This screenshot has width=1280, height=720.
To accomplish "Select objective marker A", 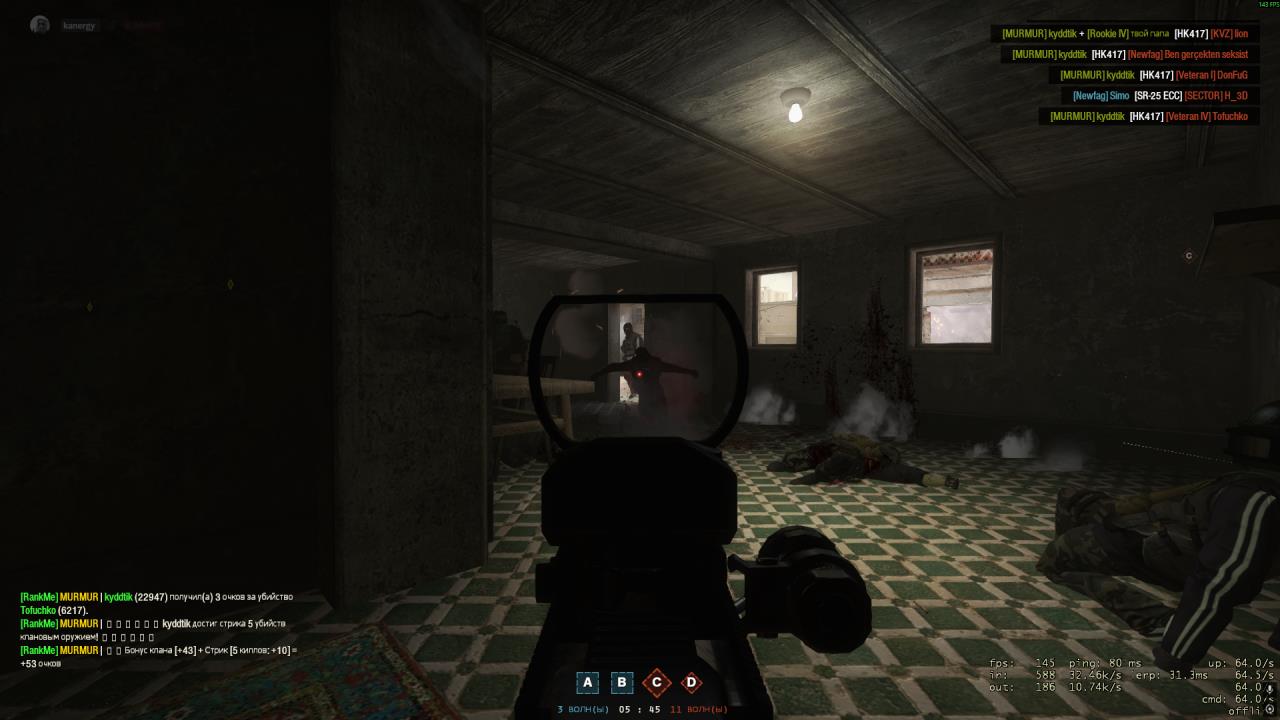I will pyautogui.click(x=587, y=682).
